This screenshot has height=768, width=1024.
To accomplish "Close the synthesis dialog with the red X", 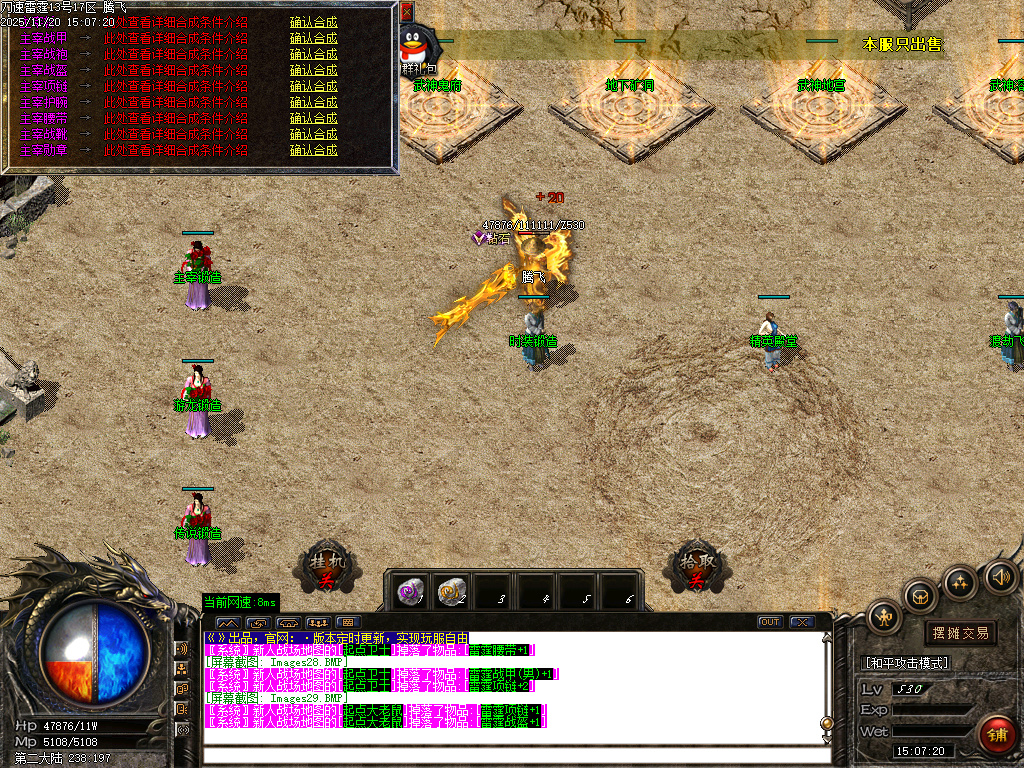I will tap(406, 13).
